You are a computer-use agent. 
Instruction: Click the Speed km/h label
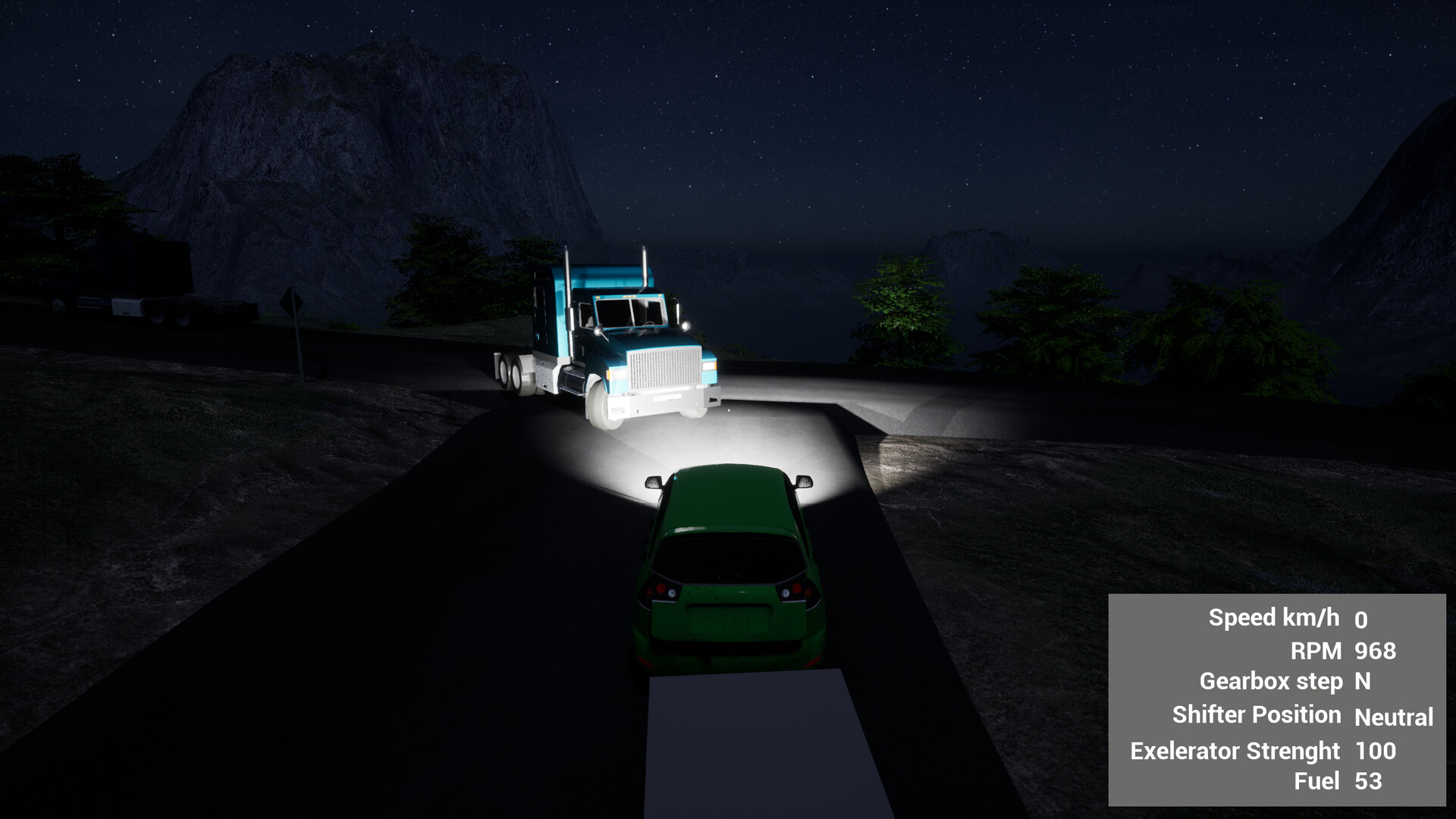1276,617
